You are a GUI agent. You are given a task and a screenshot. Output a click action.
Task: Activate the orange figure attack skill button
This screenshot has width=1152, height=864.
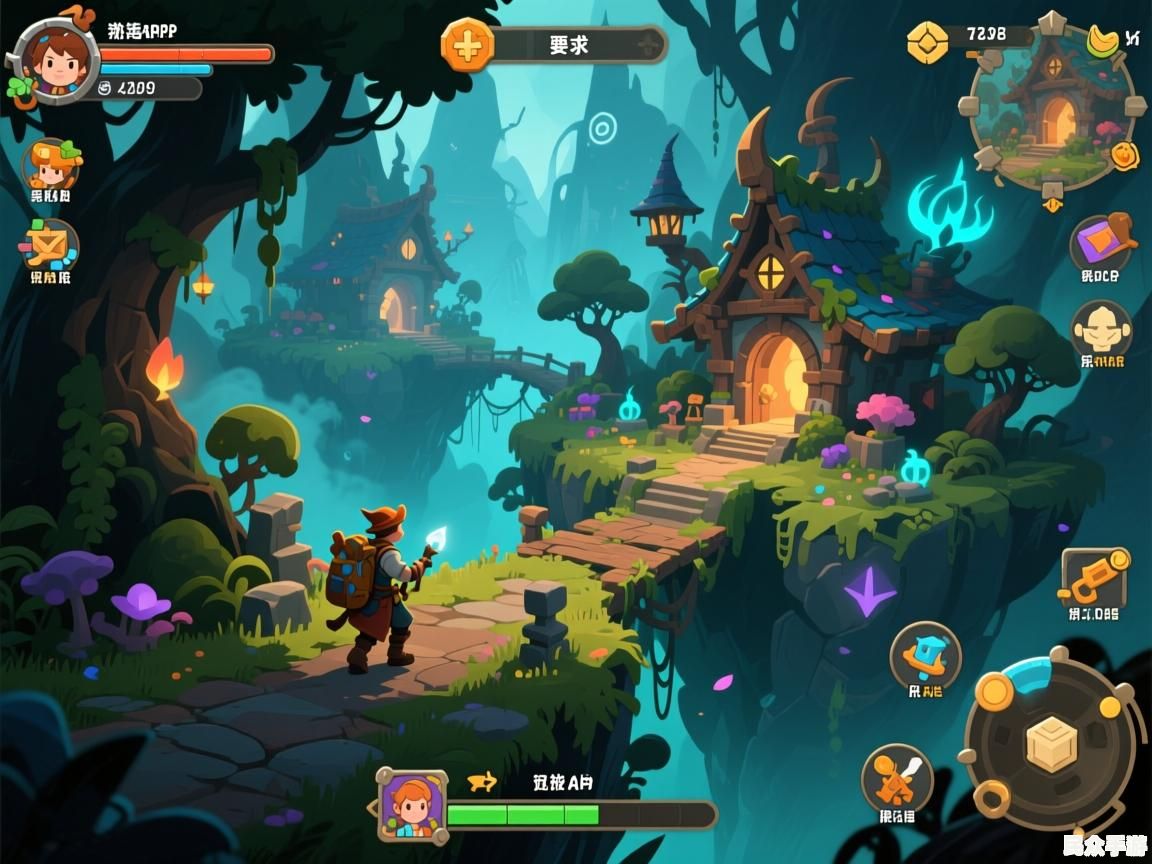pos(897,778)
